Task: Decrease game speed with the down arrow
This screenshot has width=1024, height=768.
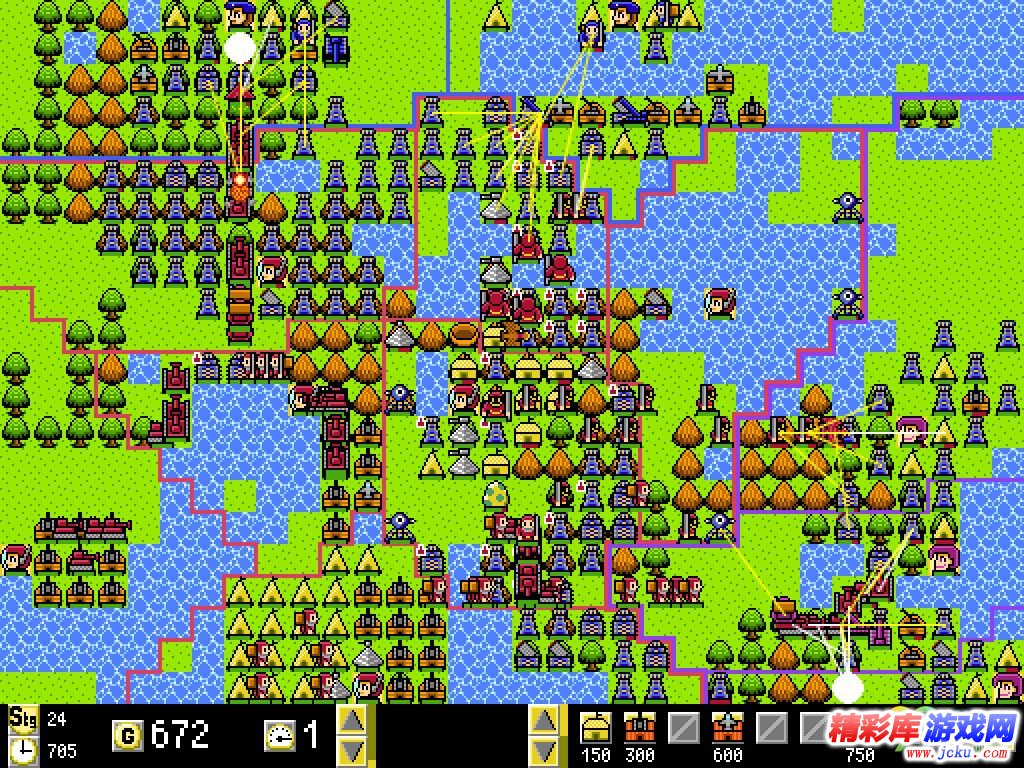Action: pos(352,750)
